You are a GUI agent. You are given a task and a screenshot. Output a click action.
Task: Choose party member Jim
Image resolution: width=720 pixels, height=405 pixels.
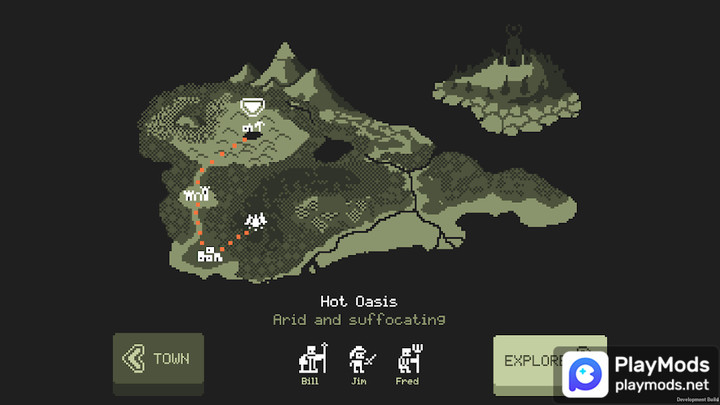pyautogui.click(x=359, y=360)
